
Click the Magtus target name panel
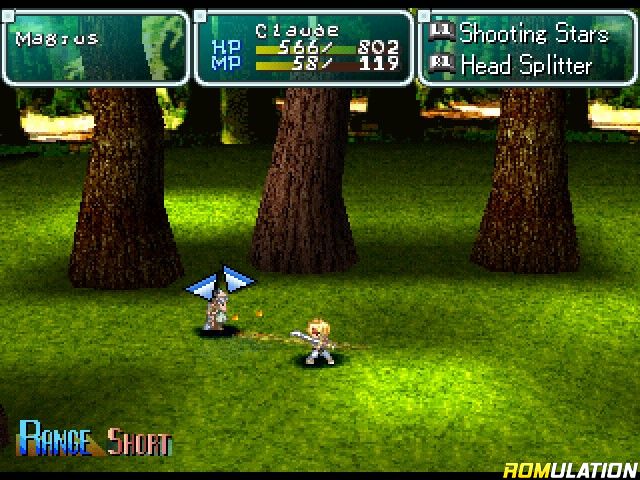pyautogui.click(x=95, y=47)
